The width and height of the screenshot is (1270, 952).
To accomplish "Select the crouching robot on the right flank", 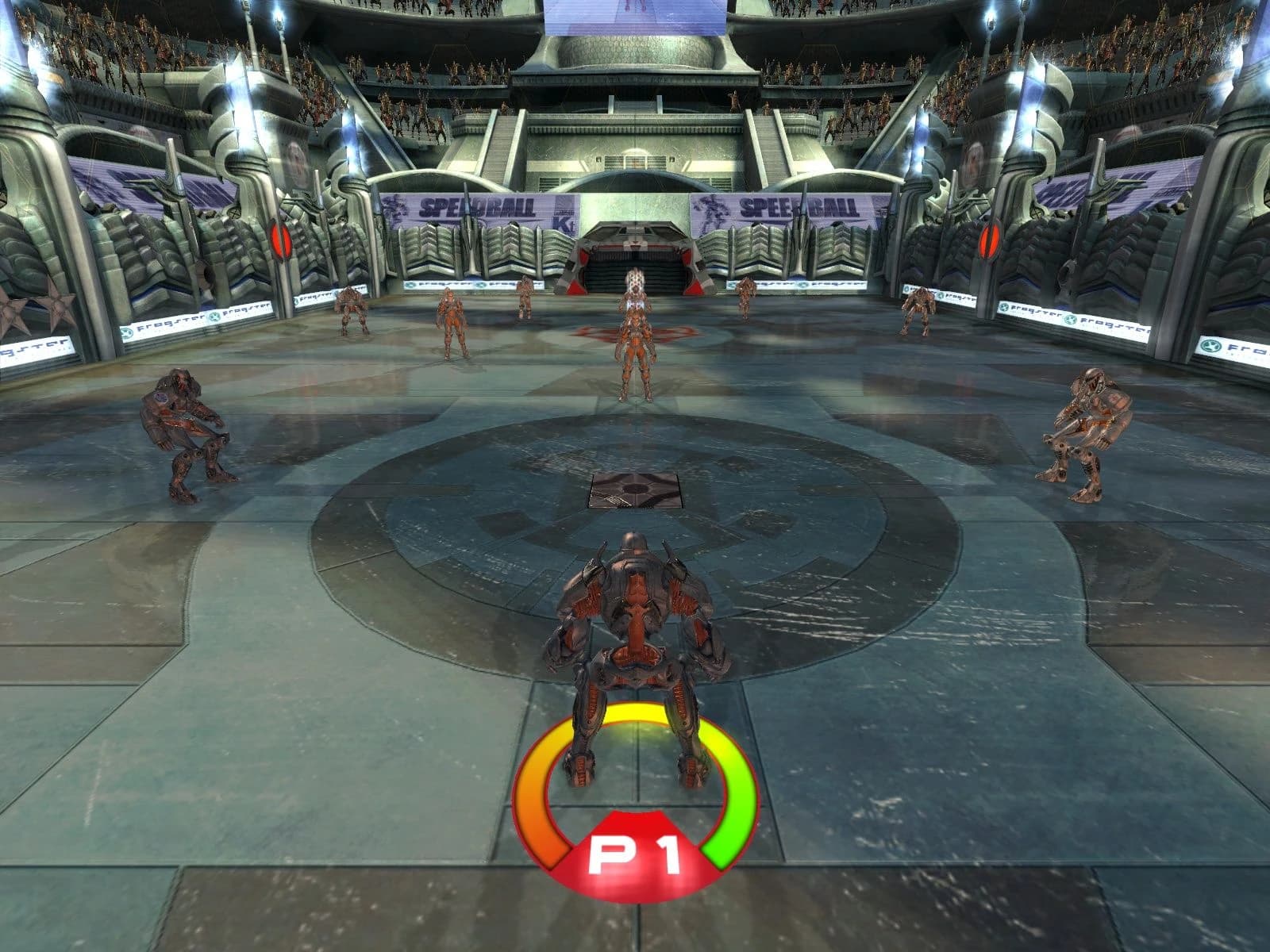I will click(1087, 428).
